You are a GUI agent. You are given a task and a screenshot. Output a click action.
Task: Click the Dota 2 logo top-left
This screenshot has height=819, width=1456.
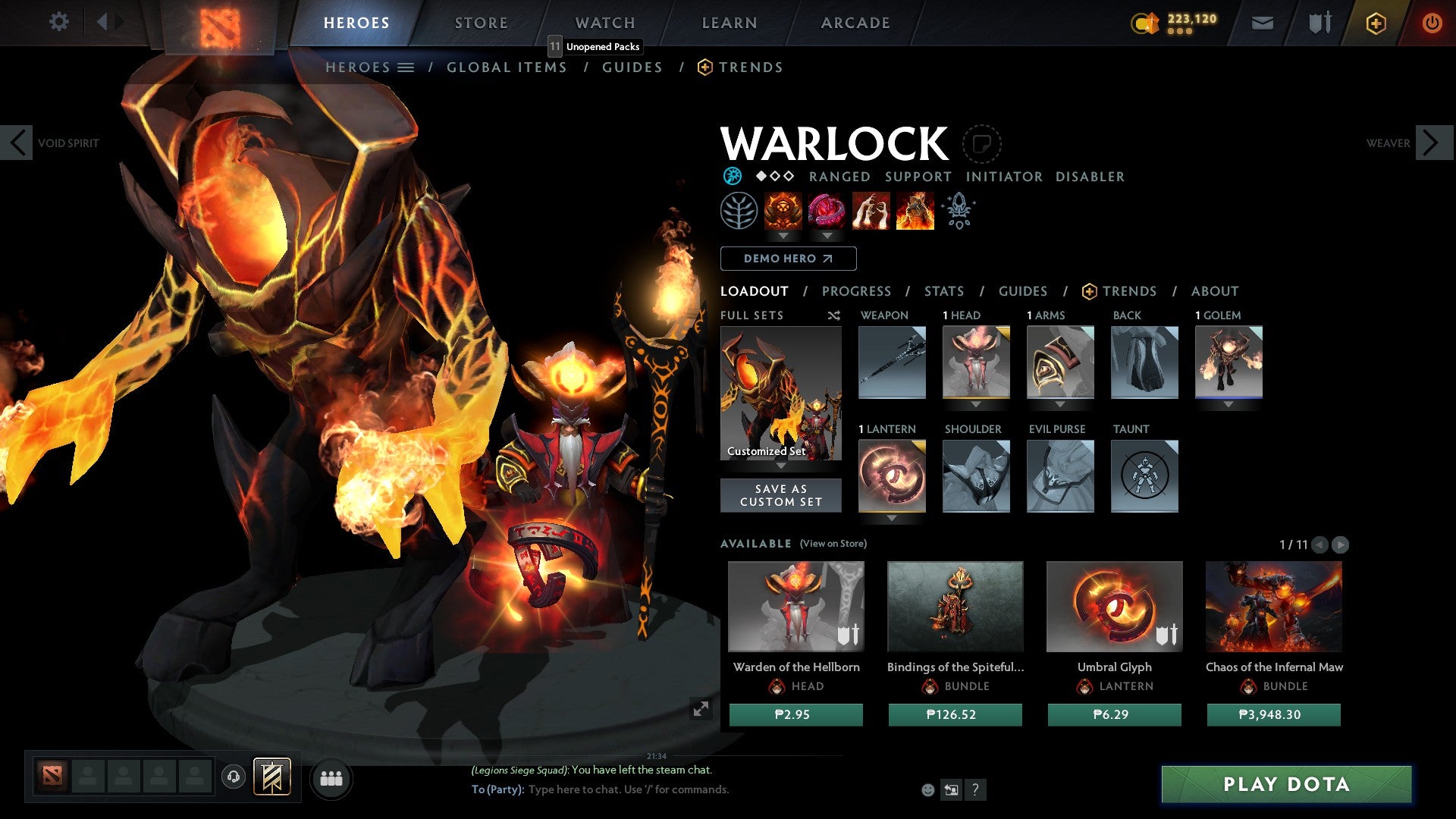220,23
